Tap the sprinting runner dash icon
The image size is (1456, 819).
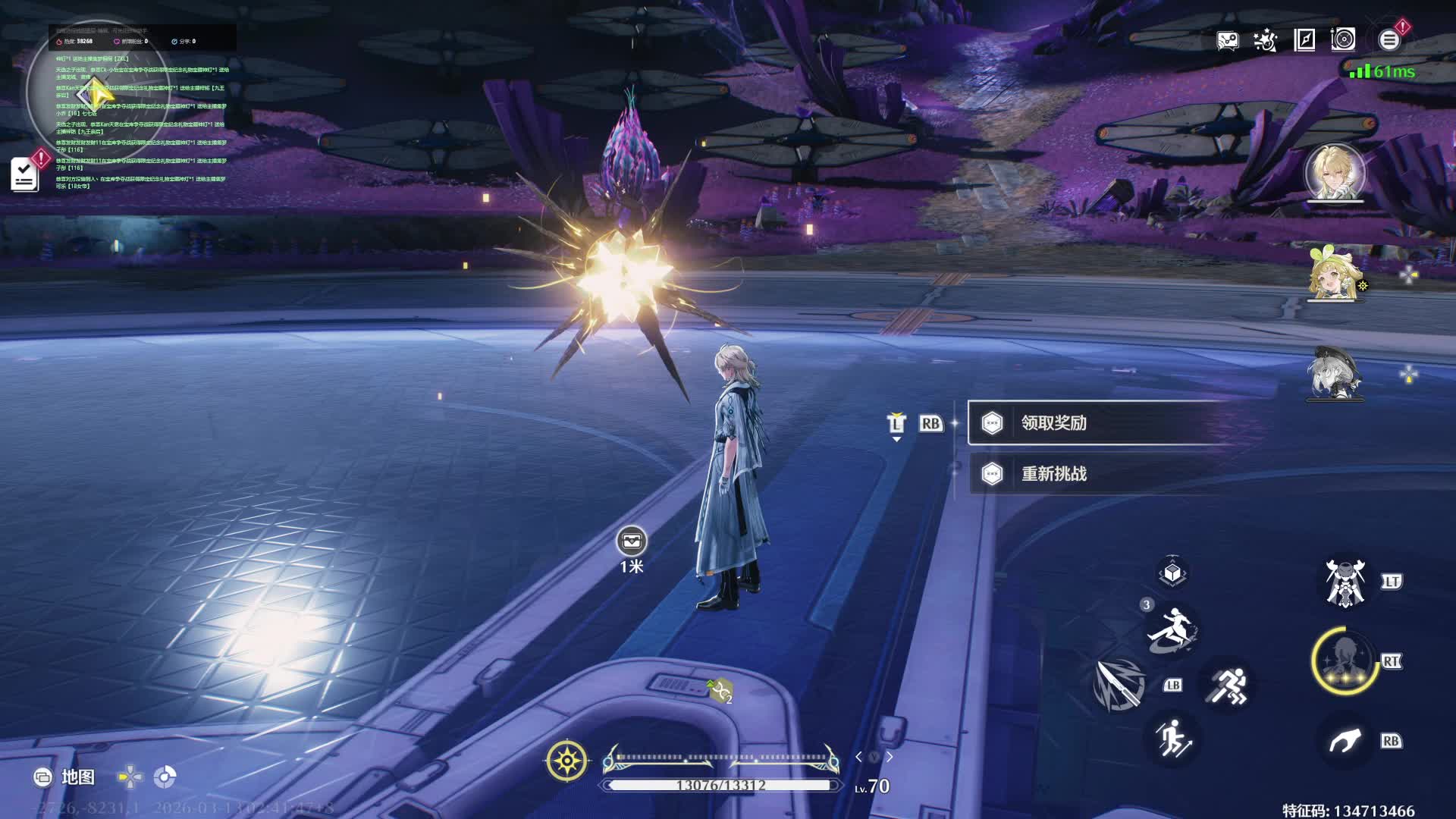point(1228,686)
